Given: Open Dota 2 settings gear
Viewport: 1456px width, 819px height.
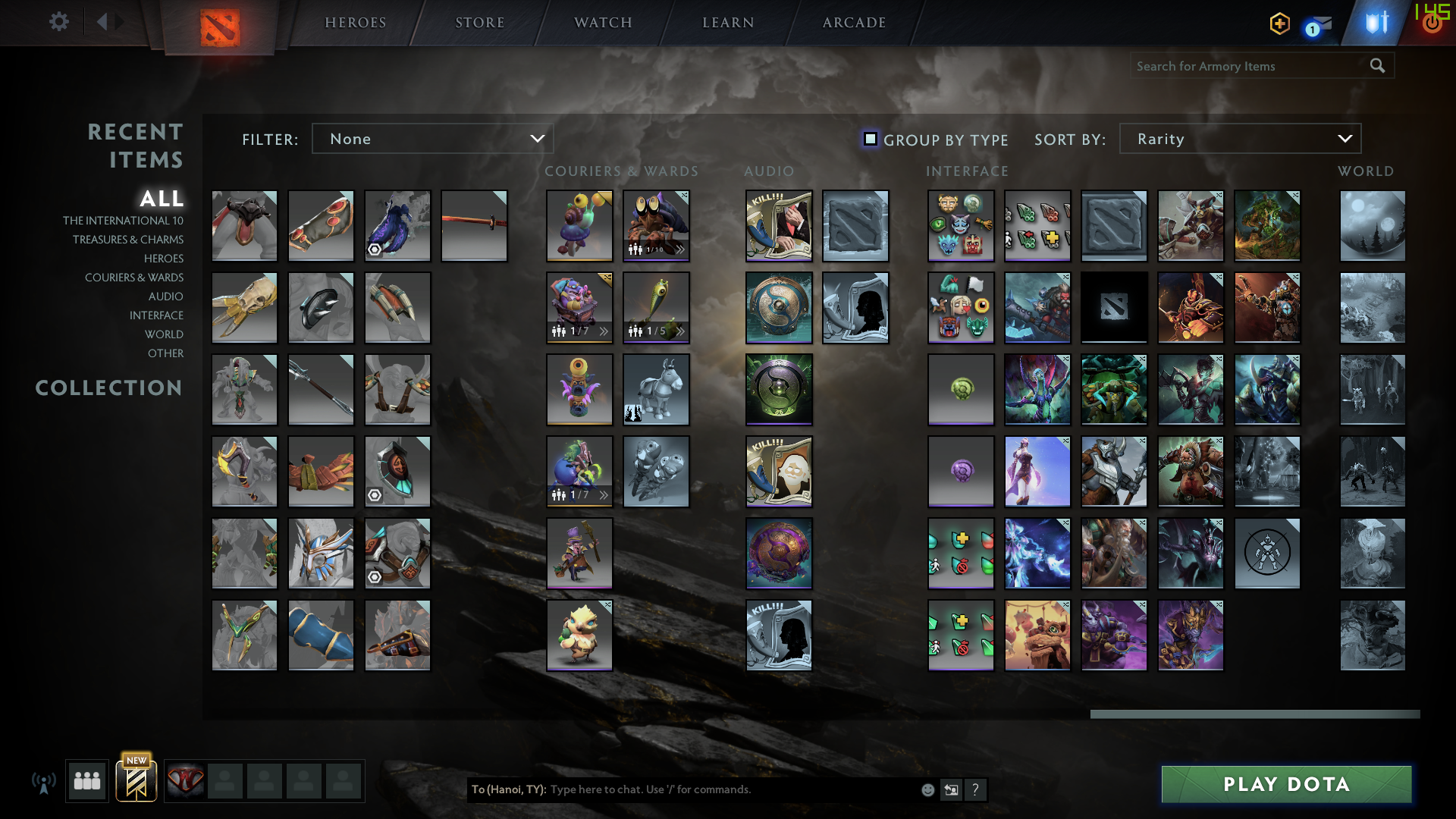Looking at the screenshot, I should [x=58, y=22].
